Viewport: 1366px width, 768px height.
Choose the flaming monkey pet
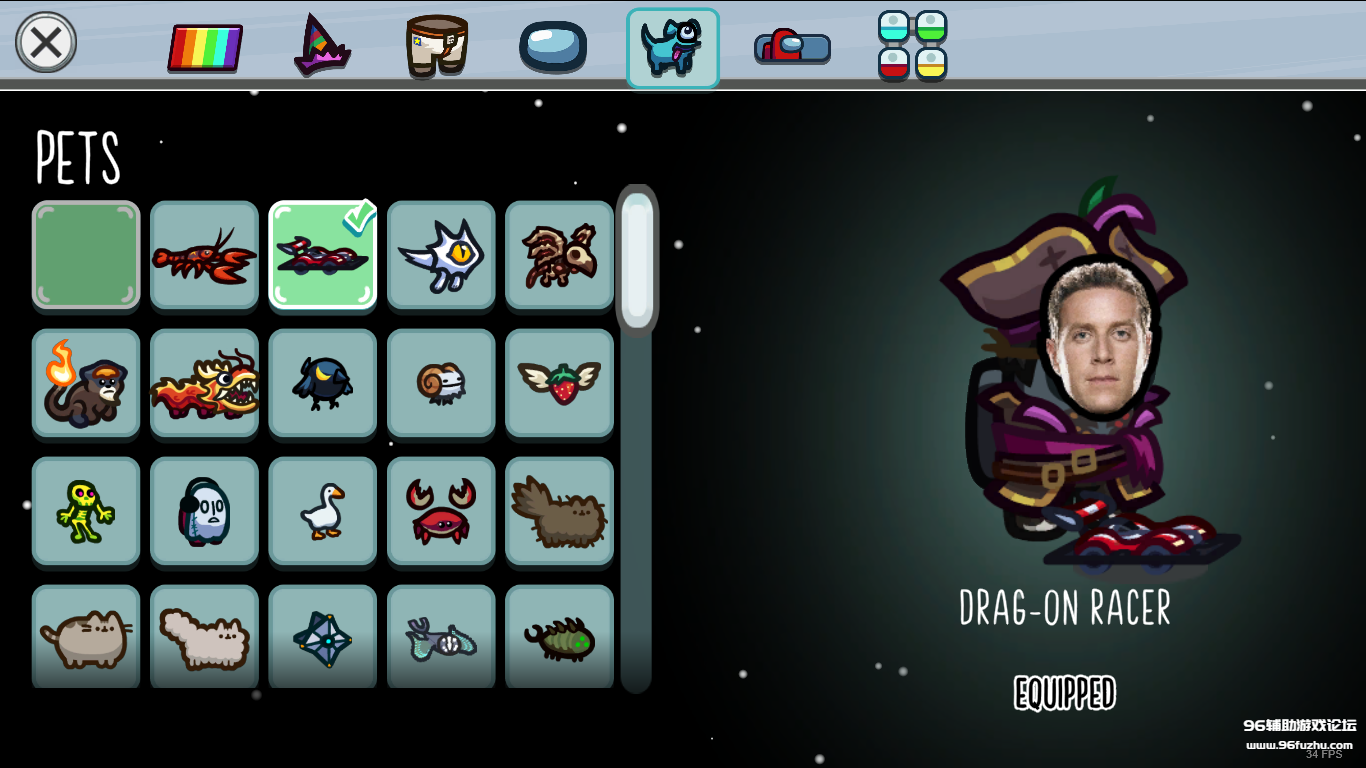pos(86,383)
